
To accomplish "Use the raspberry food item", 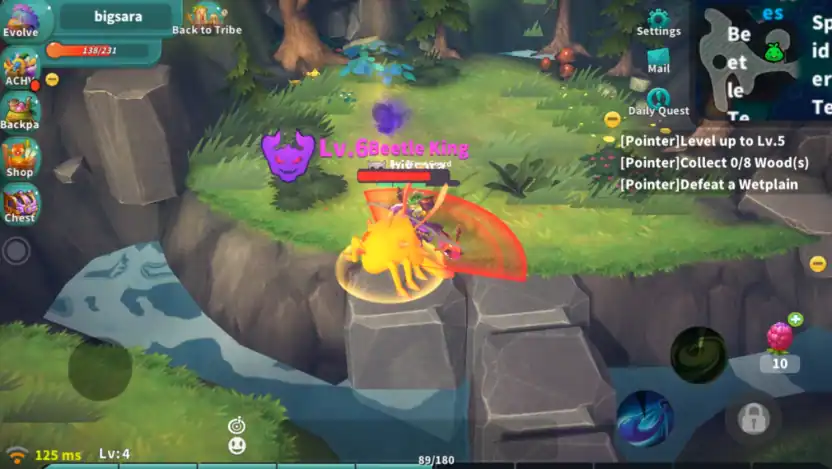I will point(778,338).
